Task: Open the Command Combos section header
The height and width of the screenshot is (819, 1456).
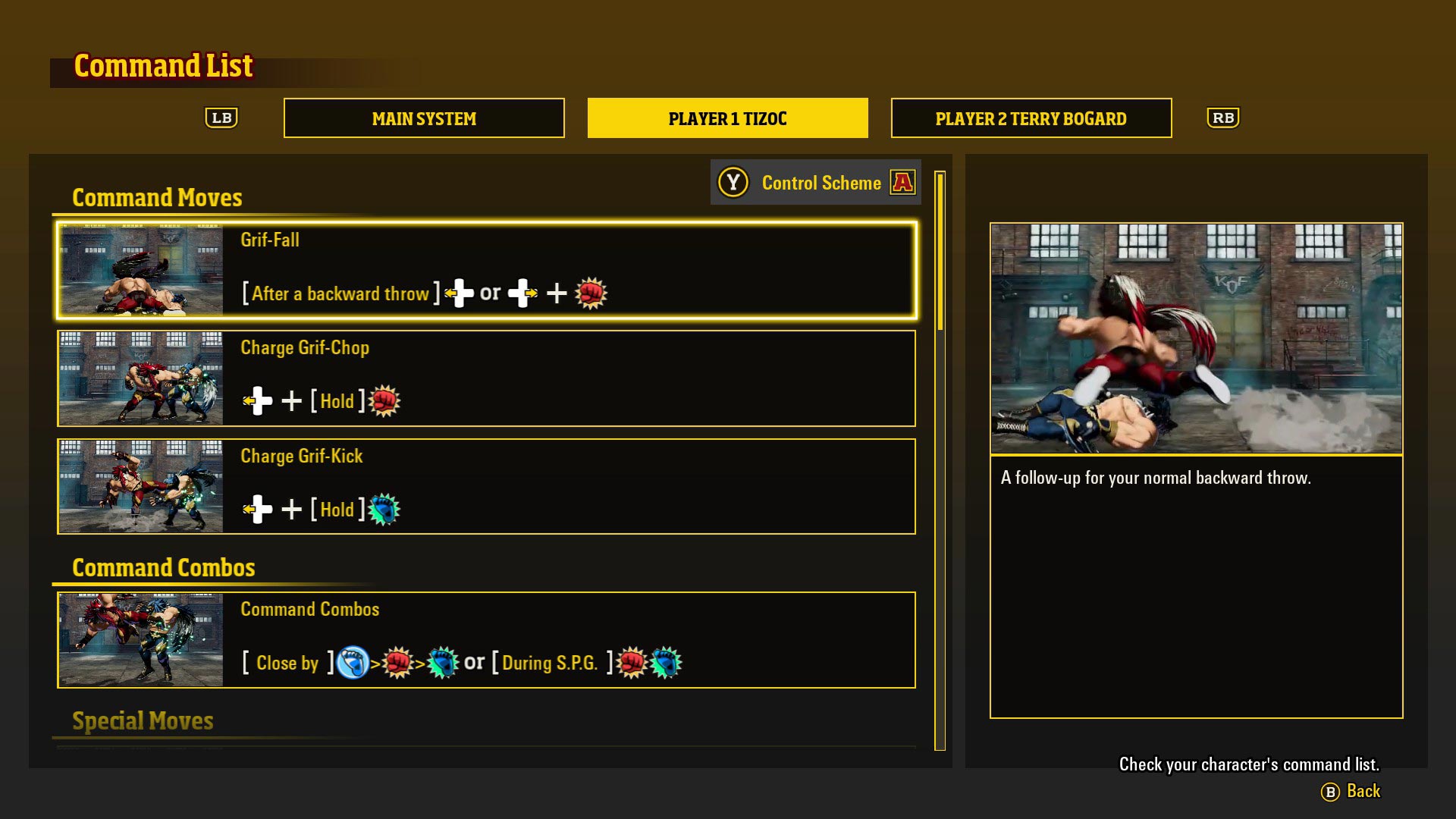Action: coord(163,567)
